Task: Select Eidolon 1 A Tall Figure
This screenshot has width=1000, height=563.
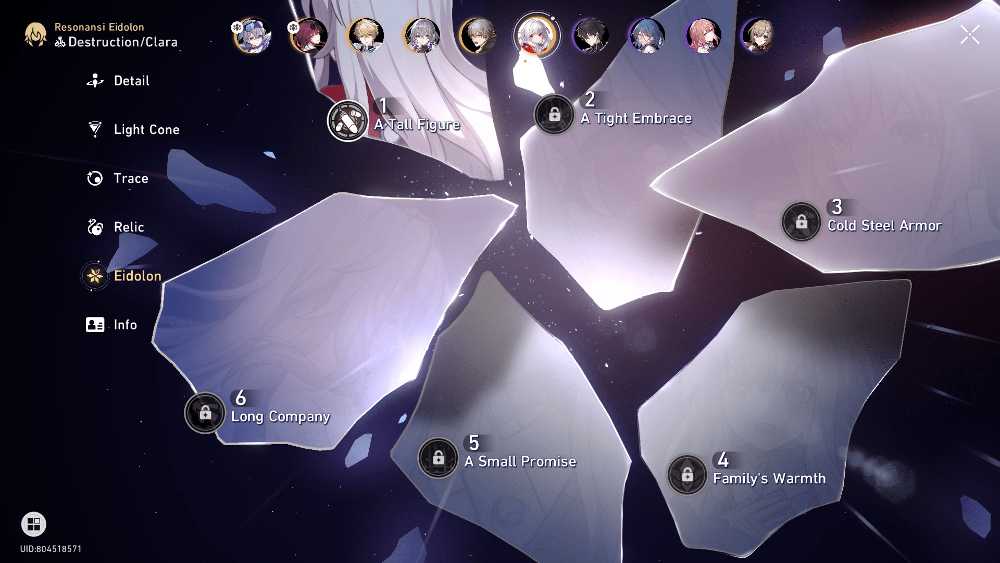Action: point(348,122)
